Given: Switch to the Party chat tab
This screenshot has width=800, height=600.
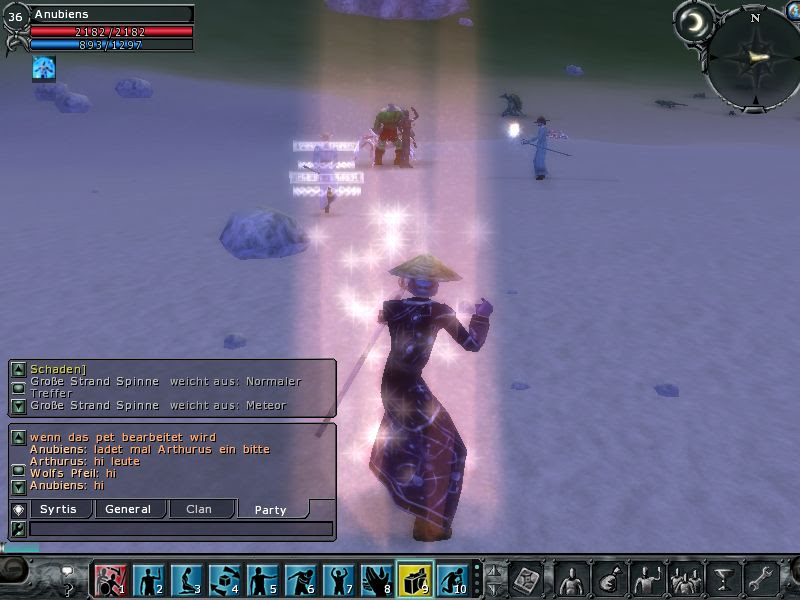Looking at the screenshot, I should [x=270, y=509].
